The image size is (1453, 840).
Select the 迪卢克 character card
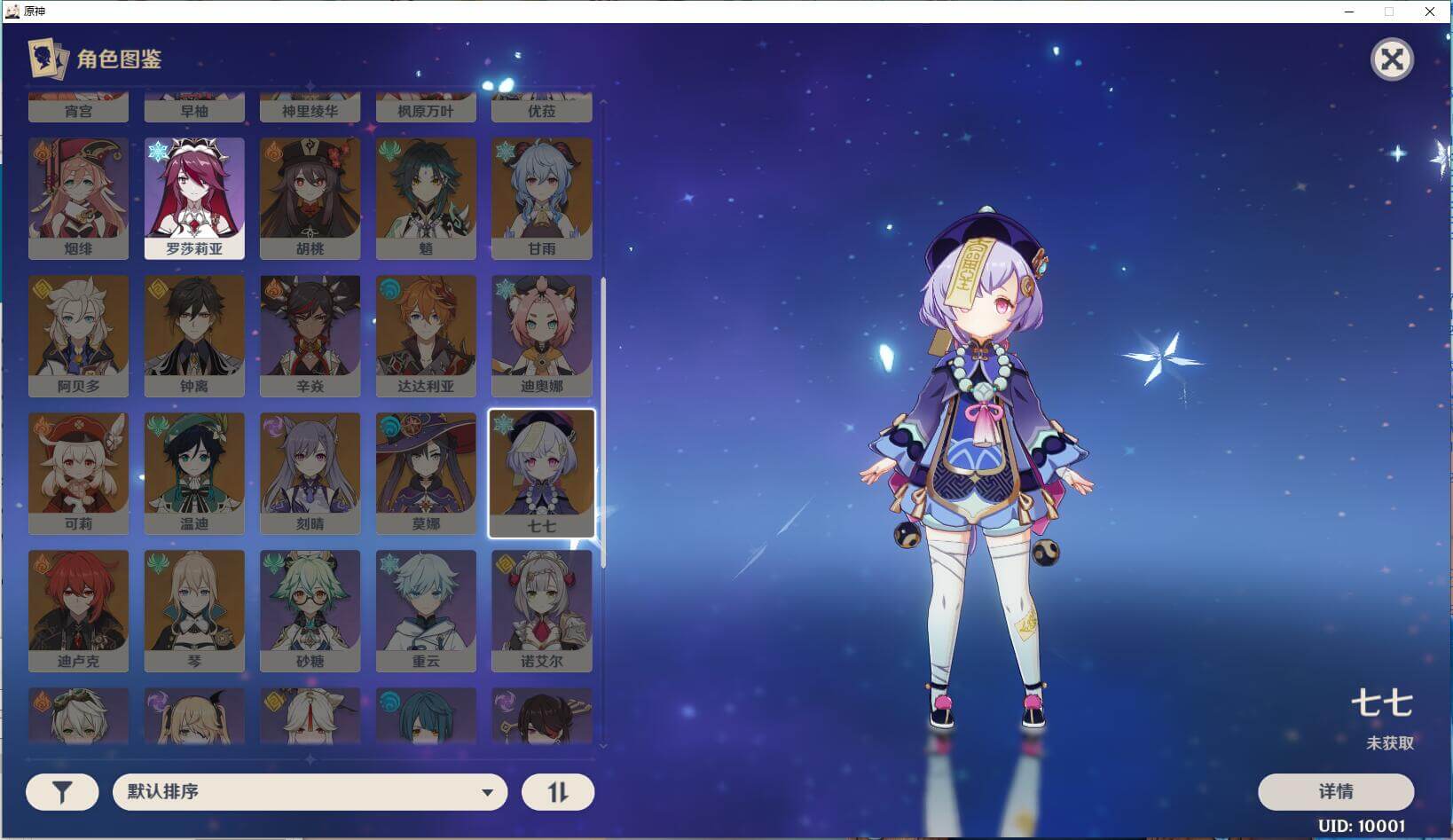pos(78,609)
